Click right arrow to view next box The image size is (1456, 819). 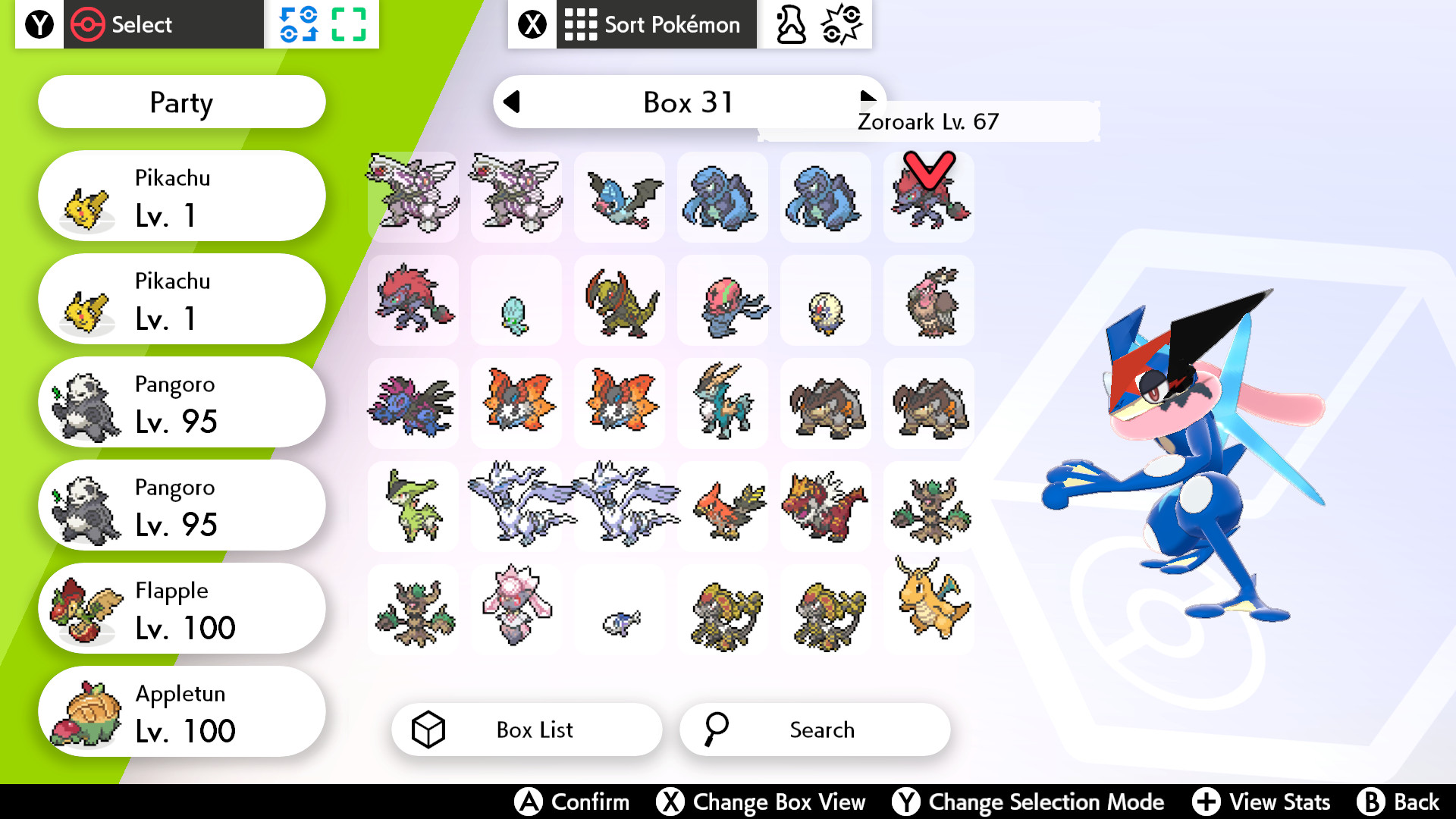click(867, 97)
